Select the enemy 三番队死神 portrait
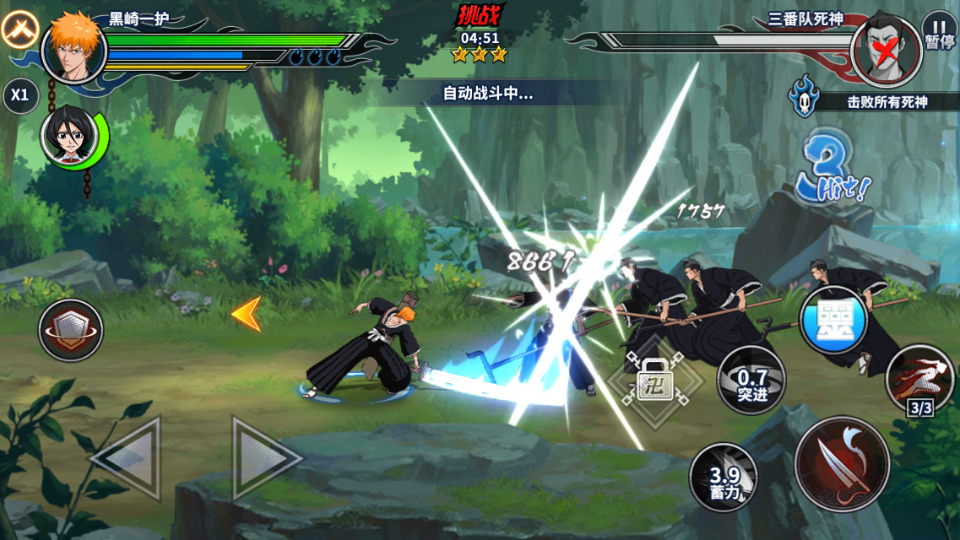 885,46
